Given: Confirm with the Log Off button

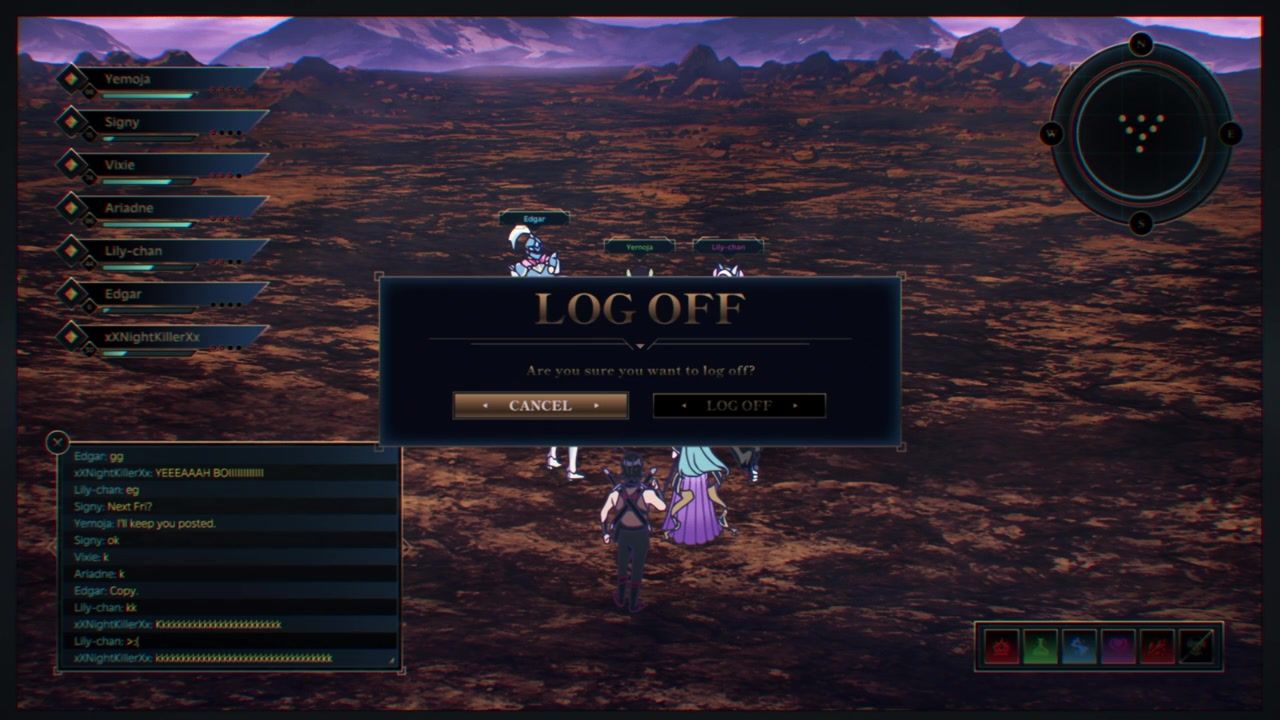Looking at the screenshot, I should (x=739, y=405).
